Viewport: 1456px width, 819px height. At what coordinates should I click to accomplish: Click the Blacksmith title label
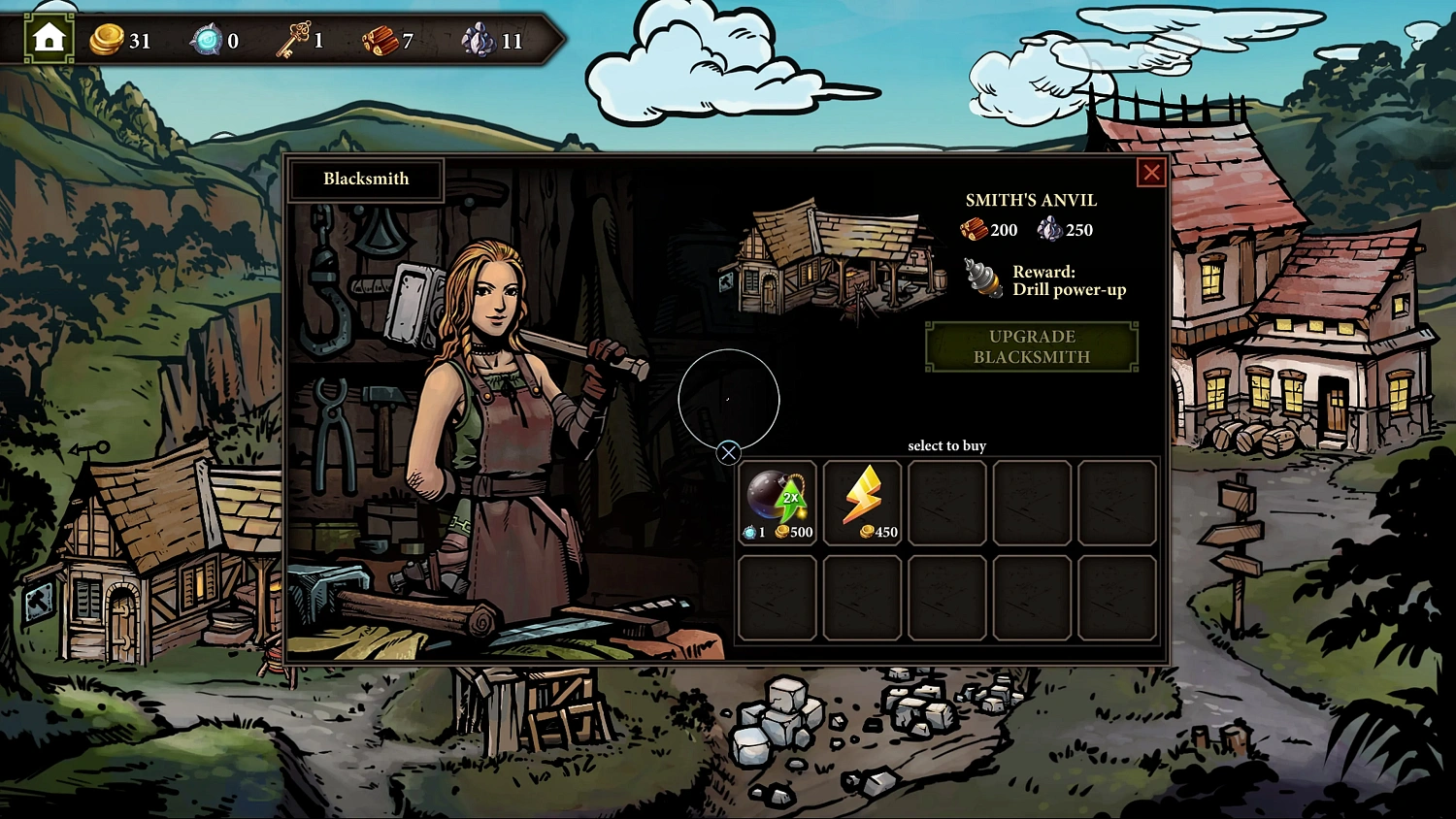pyautogui.click(x=366, y=179)
